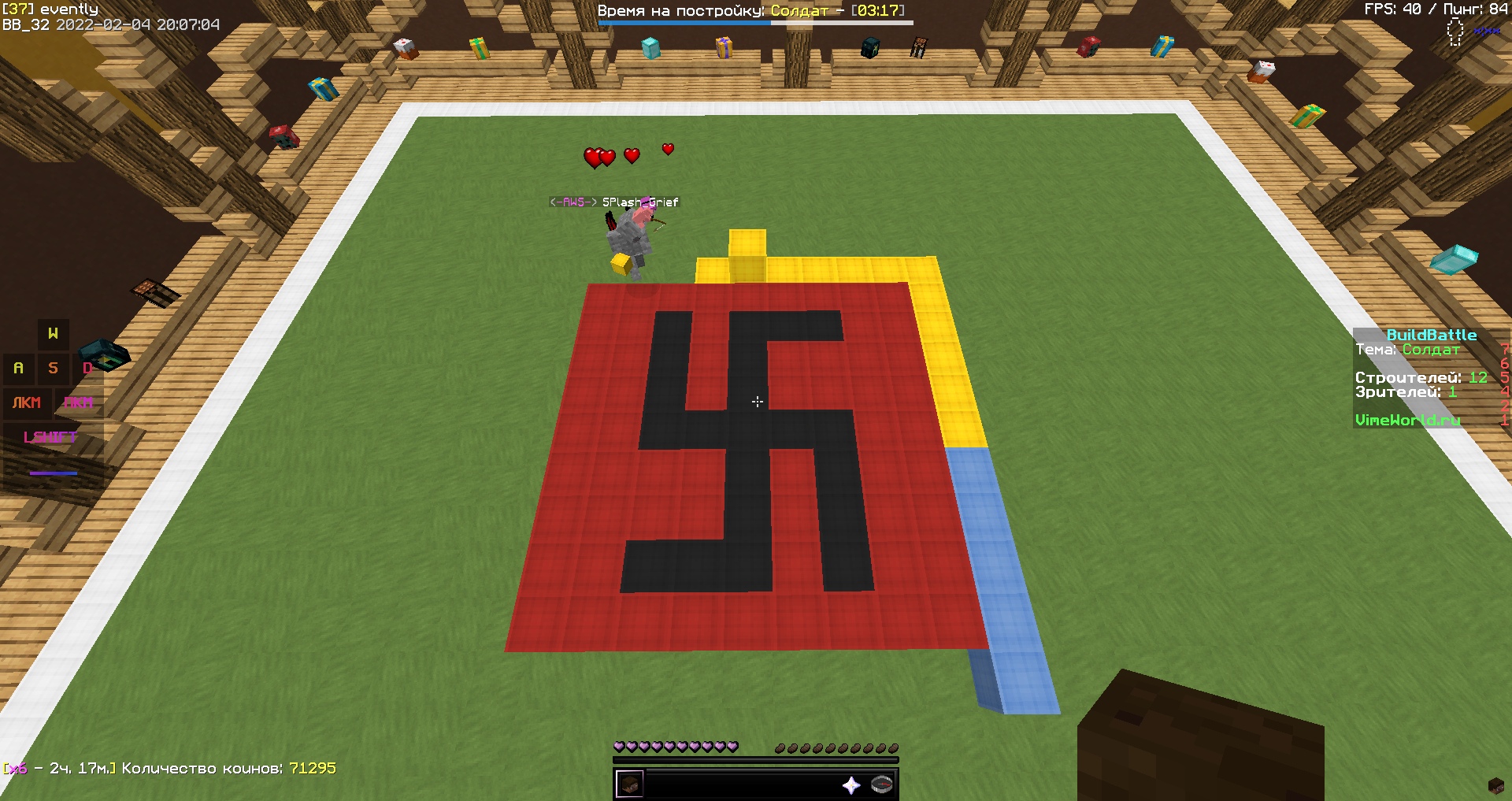Select the Тема: Солдат scoreboard line
This screenshot has width=1512, height=801.
[1410, 349]
